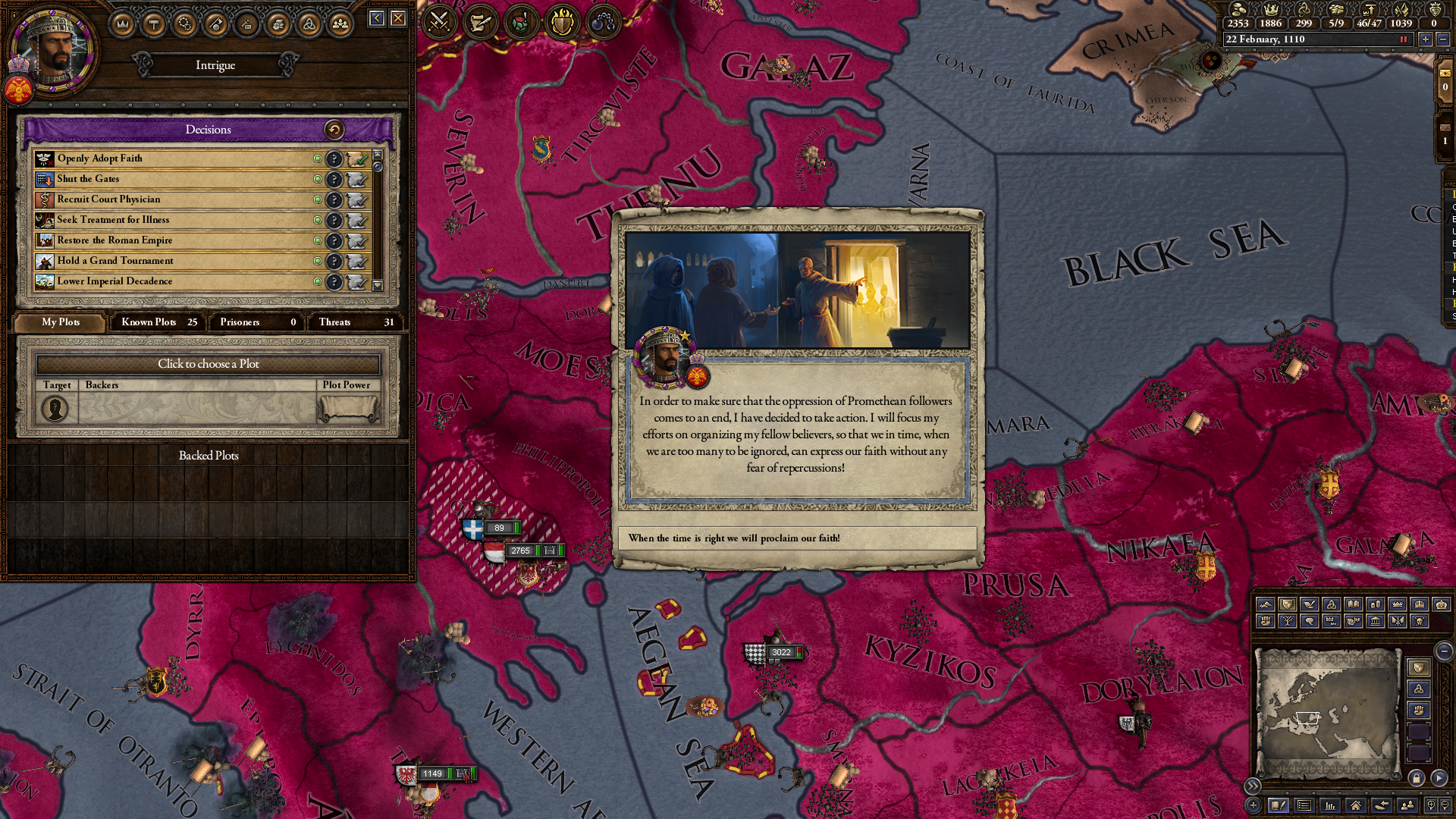Image resolution: width=1456 pixels, height=819 pixels.
Task: Toggle the lock icon near the minimap
Action: [1417, 777]
